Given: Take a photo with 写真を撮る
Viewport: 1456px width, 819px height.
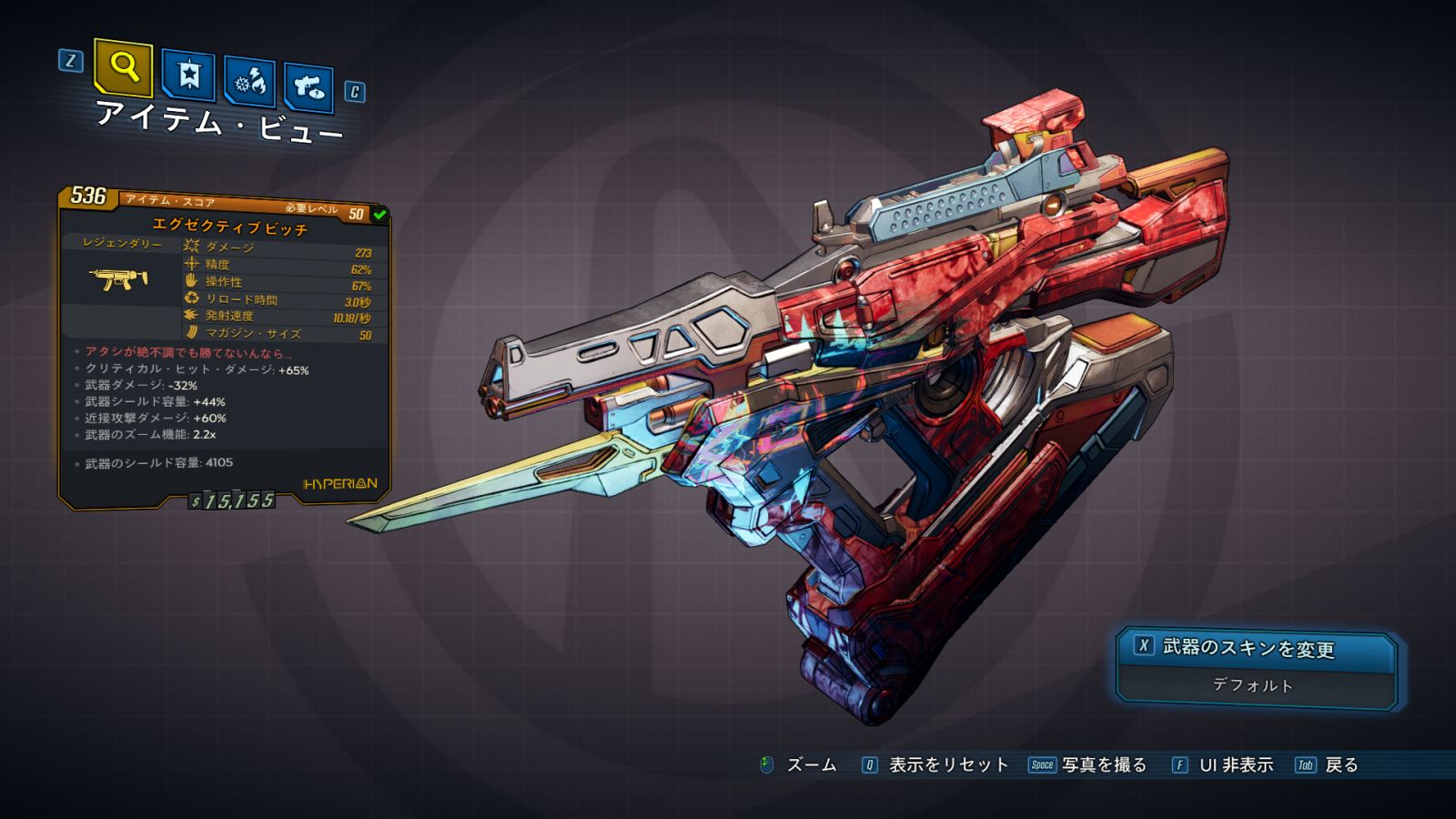Looking at the screenshot, I should (1103, 765).
